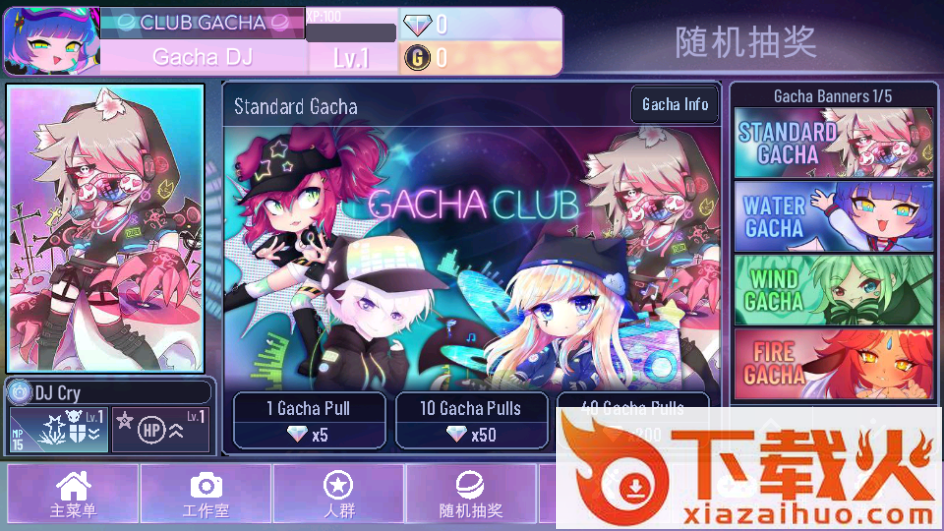Open DJ Cry's active skill icon

(x=58, y=429)
